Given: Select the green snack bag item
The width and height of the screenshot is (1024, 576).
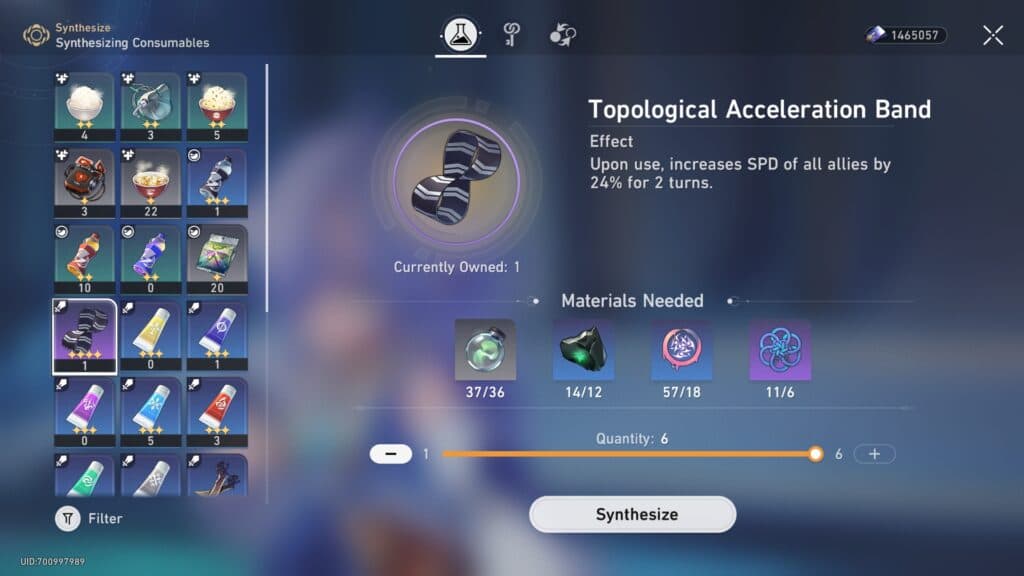Looking at the screenshot, I should [217, 260].
